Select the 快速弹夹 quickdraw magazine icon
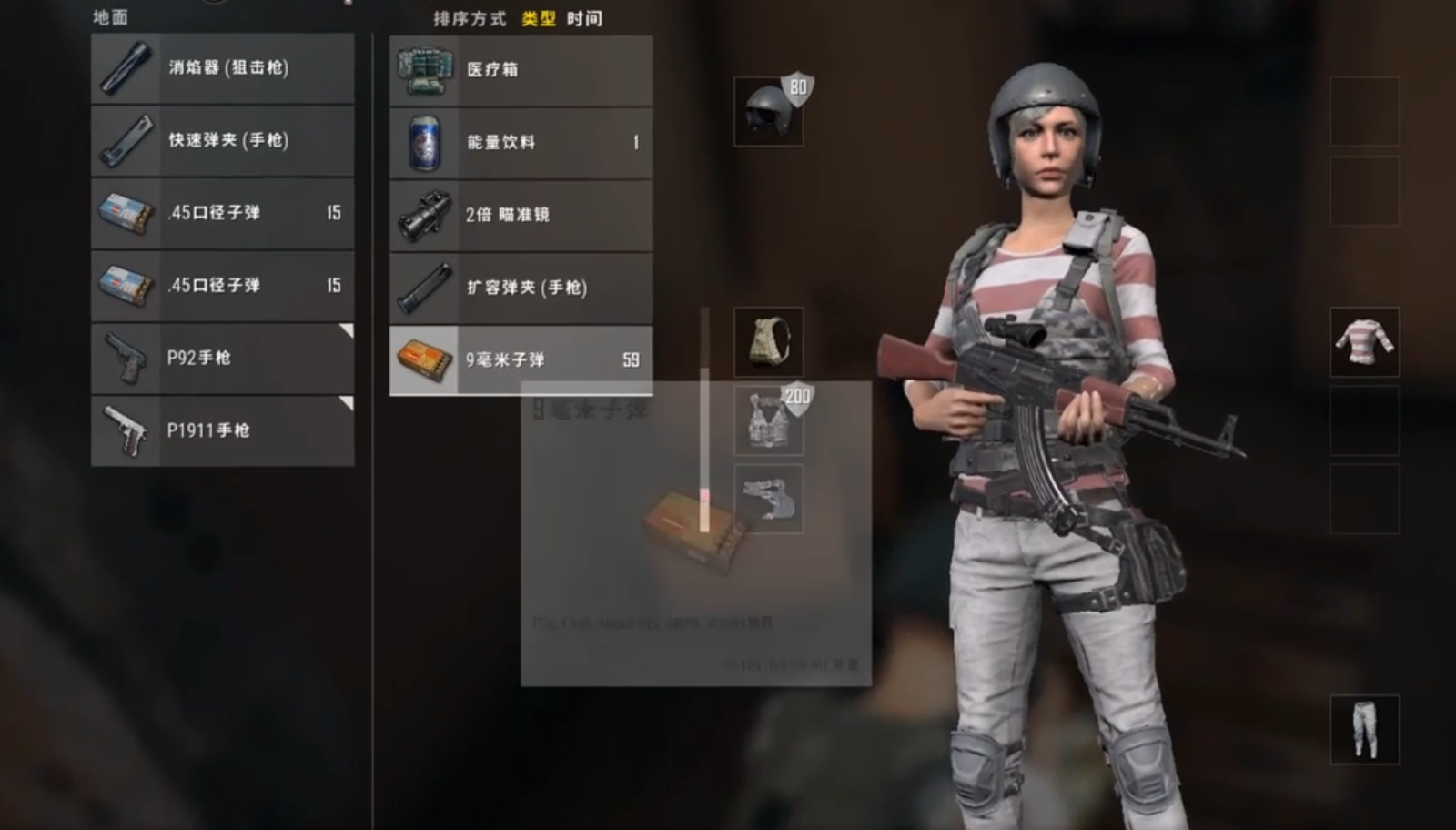 pyautogui.click(x=126, y=141)
